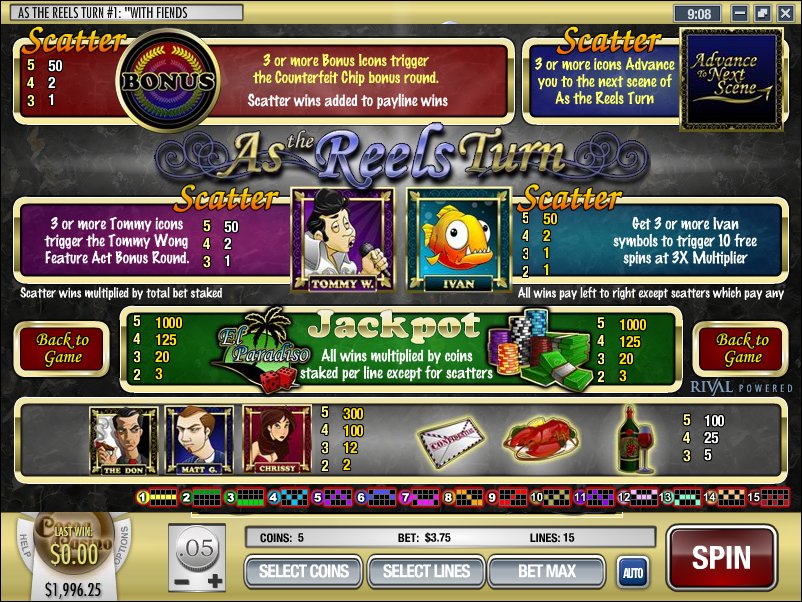Viewport: 802px width, 602px height.
Task: Choose the Select Lines button
Action: (x=426, y=571)
